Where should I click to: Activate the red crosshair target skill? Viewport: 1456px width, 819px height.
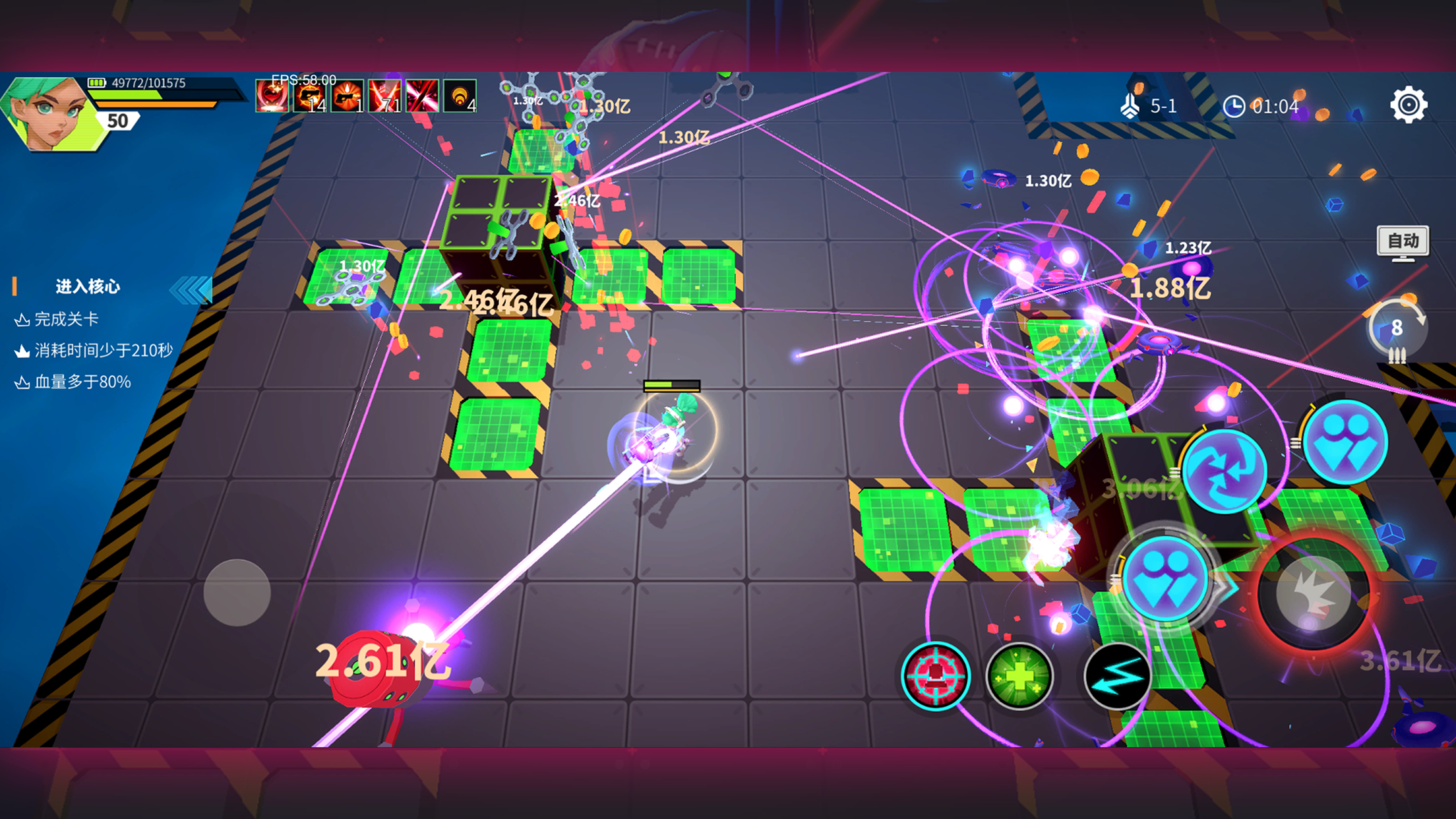pyautogui.click(x=935, y=676)
